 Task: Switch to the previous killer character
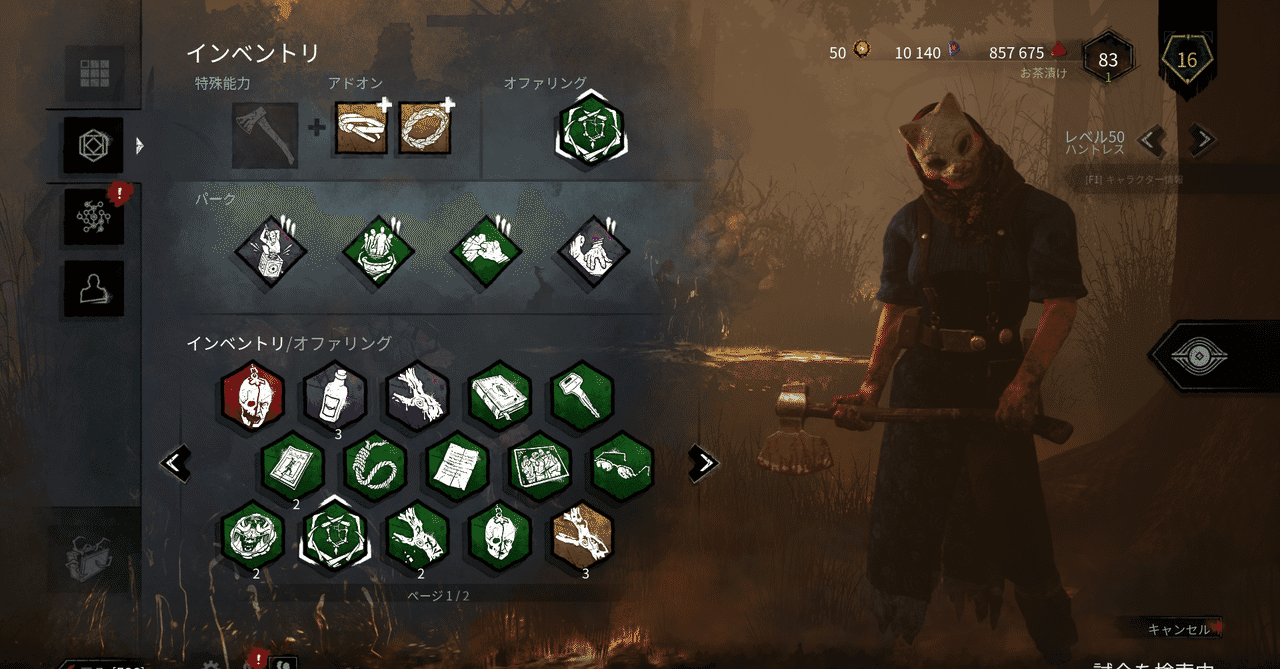click(1153, 141)
